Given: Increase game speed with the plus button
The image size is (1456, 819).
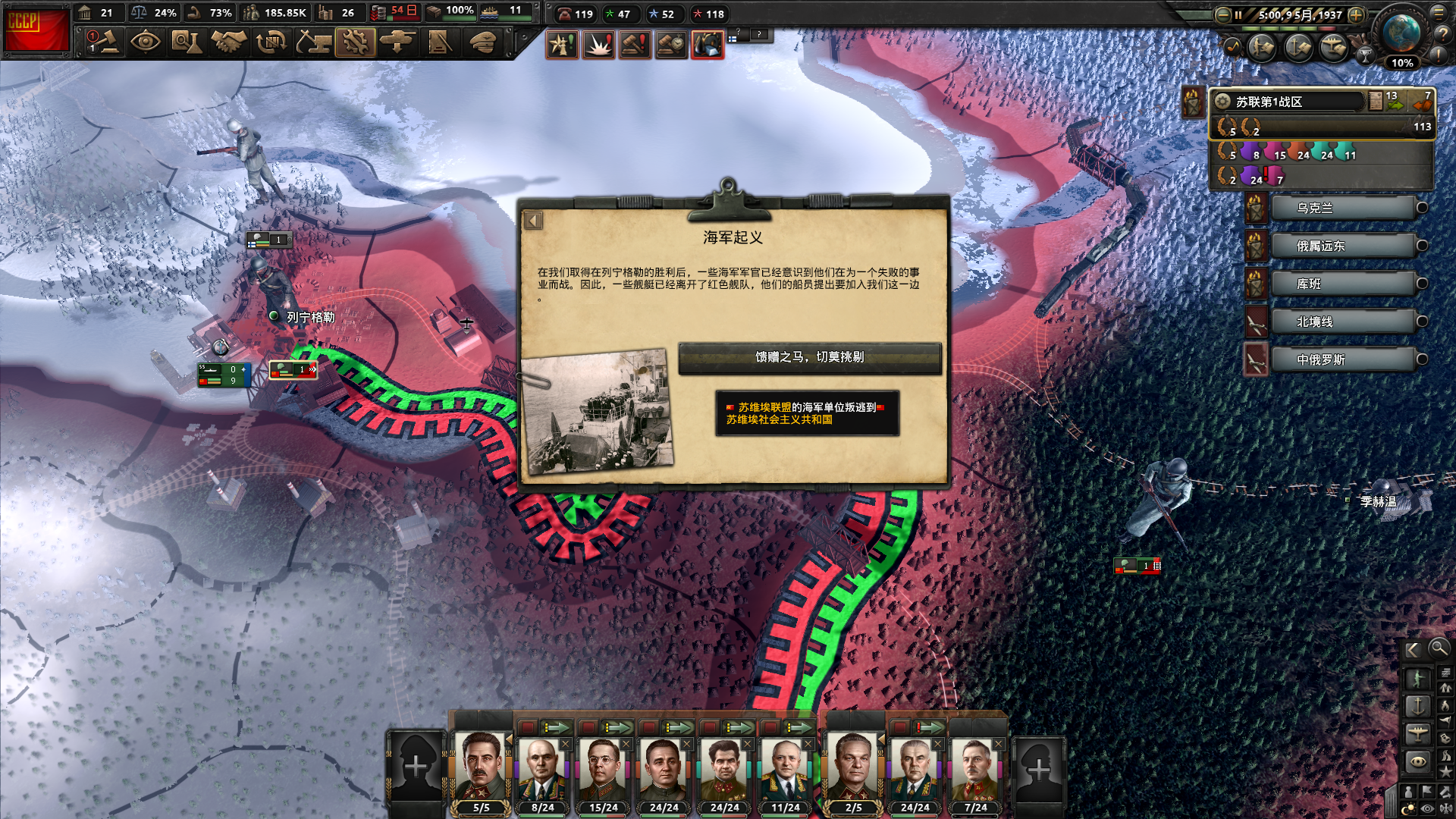Looking at the screenshot, I should point(1356,14).
